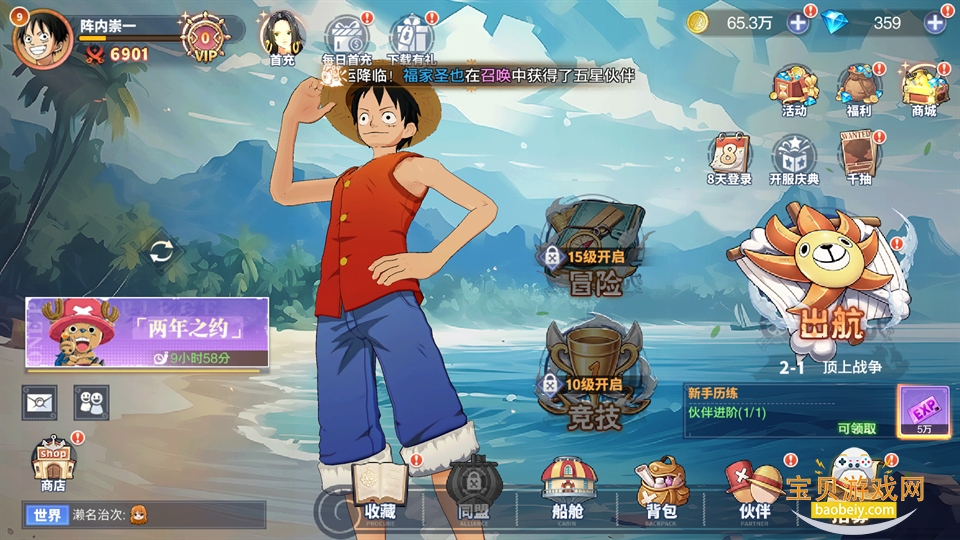Open the 船舱 cabin menu
960x540 pixels.
(568, 490)
